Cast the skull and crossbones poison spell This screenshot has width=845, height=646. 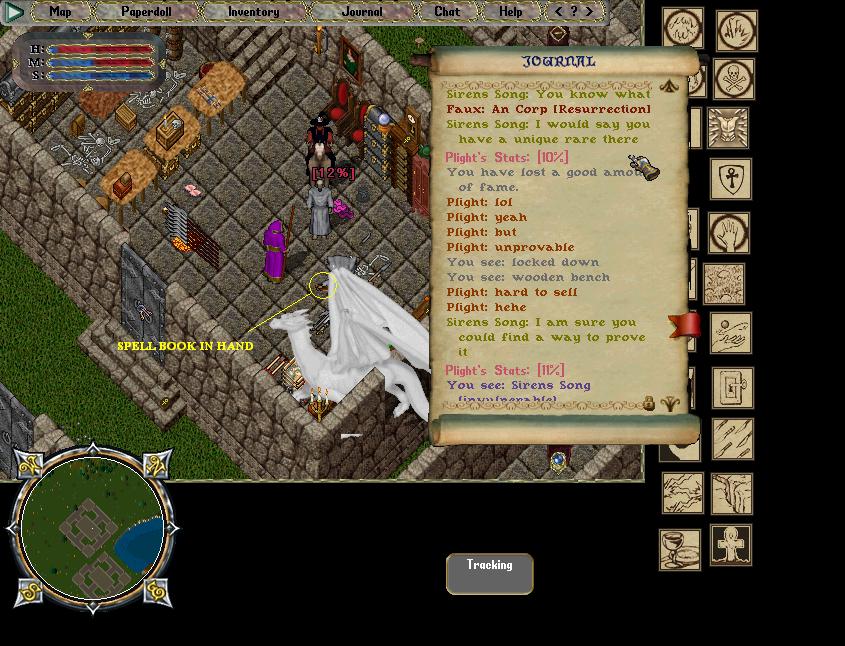tap(734, 79)
